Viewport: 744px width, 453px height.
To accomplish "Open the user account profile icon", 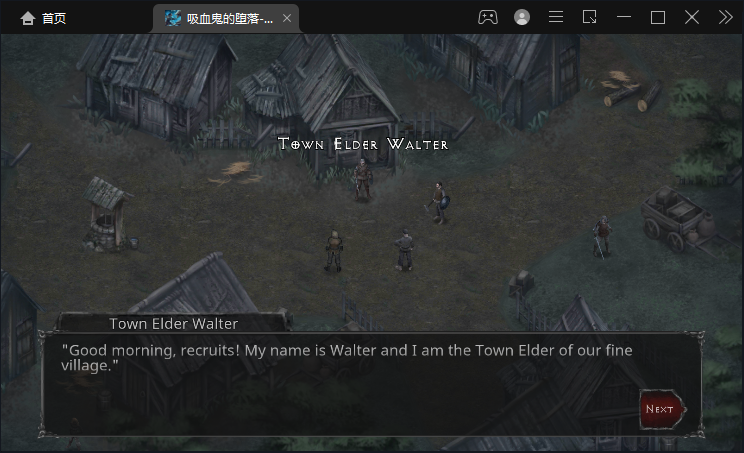I will click(522, 17).
